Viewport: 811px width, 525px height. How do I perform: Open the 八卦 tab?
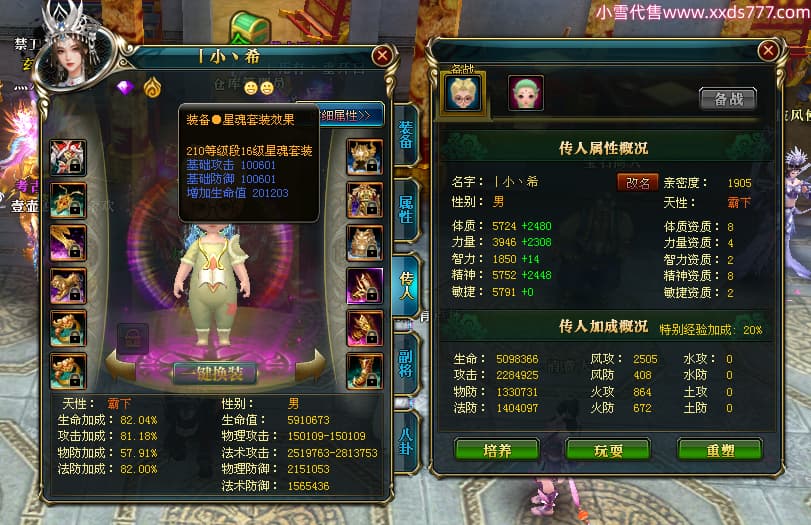click(406, 436)
